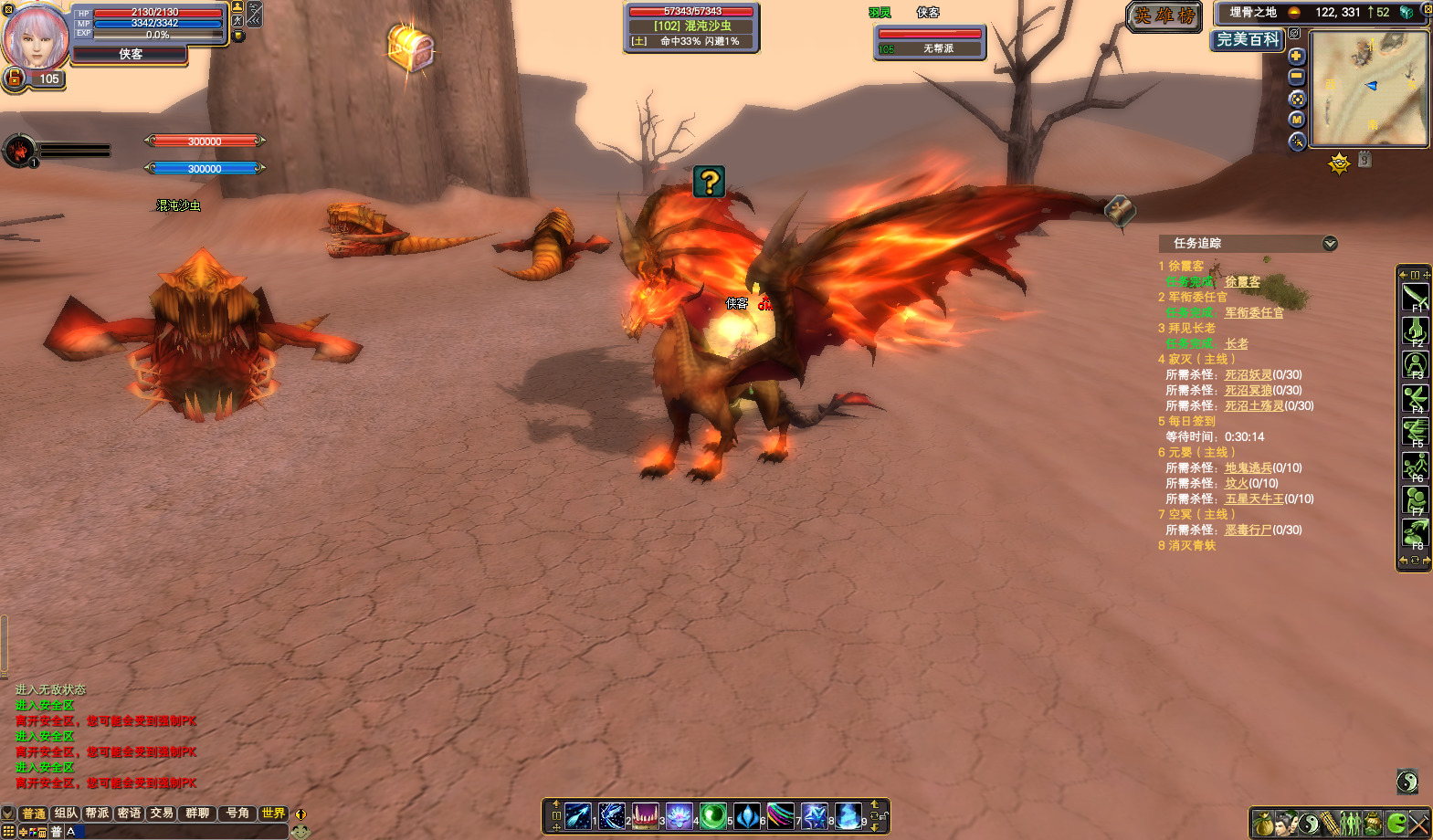Viewport: 1433px width, 840px height.
Task: Select the player portrait avatar
Action: (37, 37)
